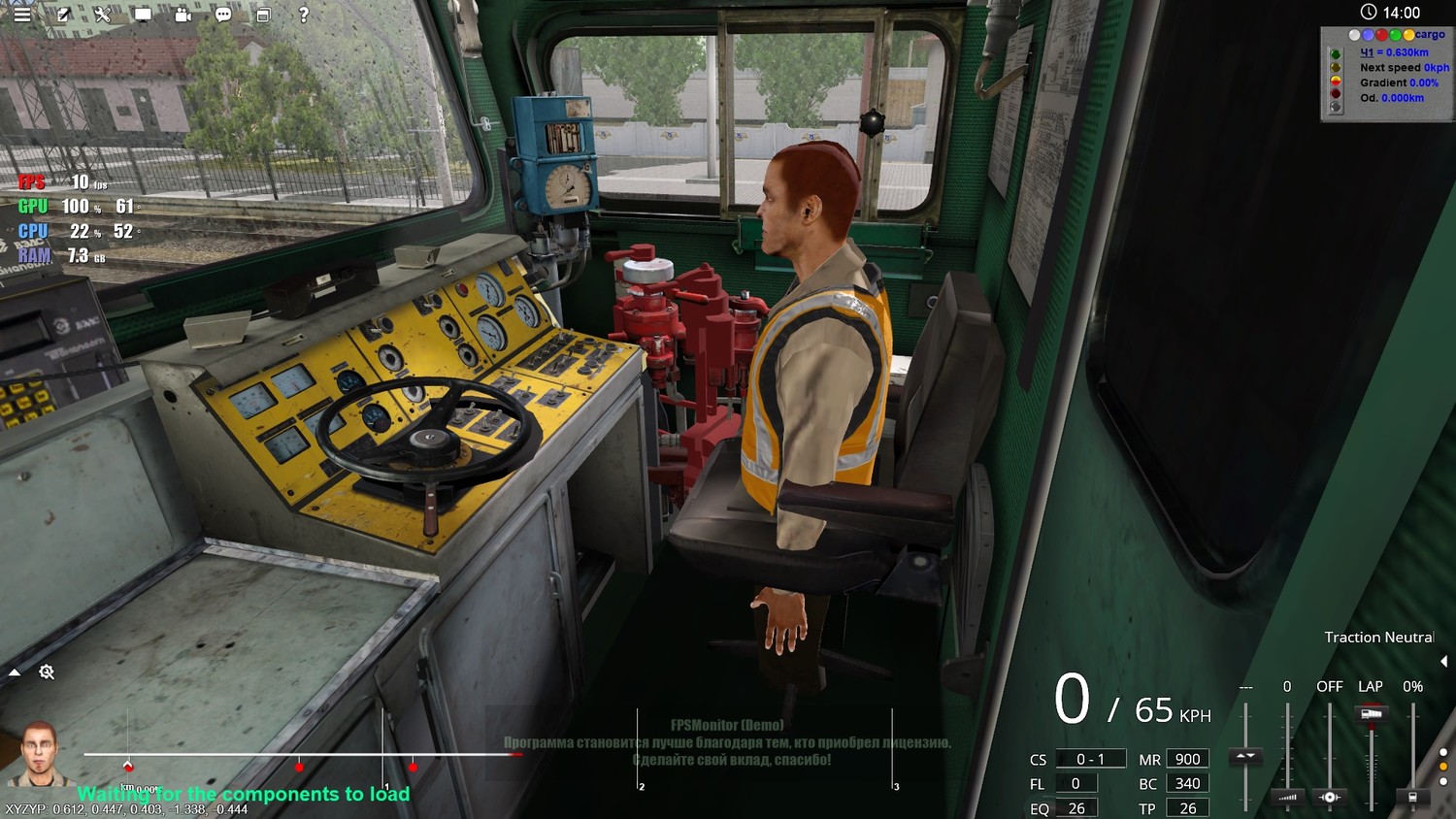Click the independent loco brake handle

coord(1412,797)
